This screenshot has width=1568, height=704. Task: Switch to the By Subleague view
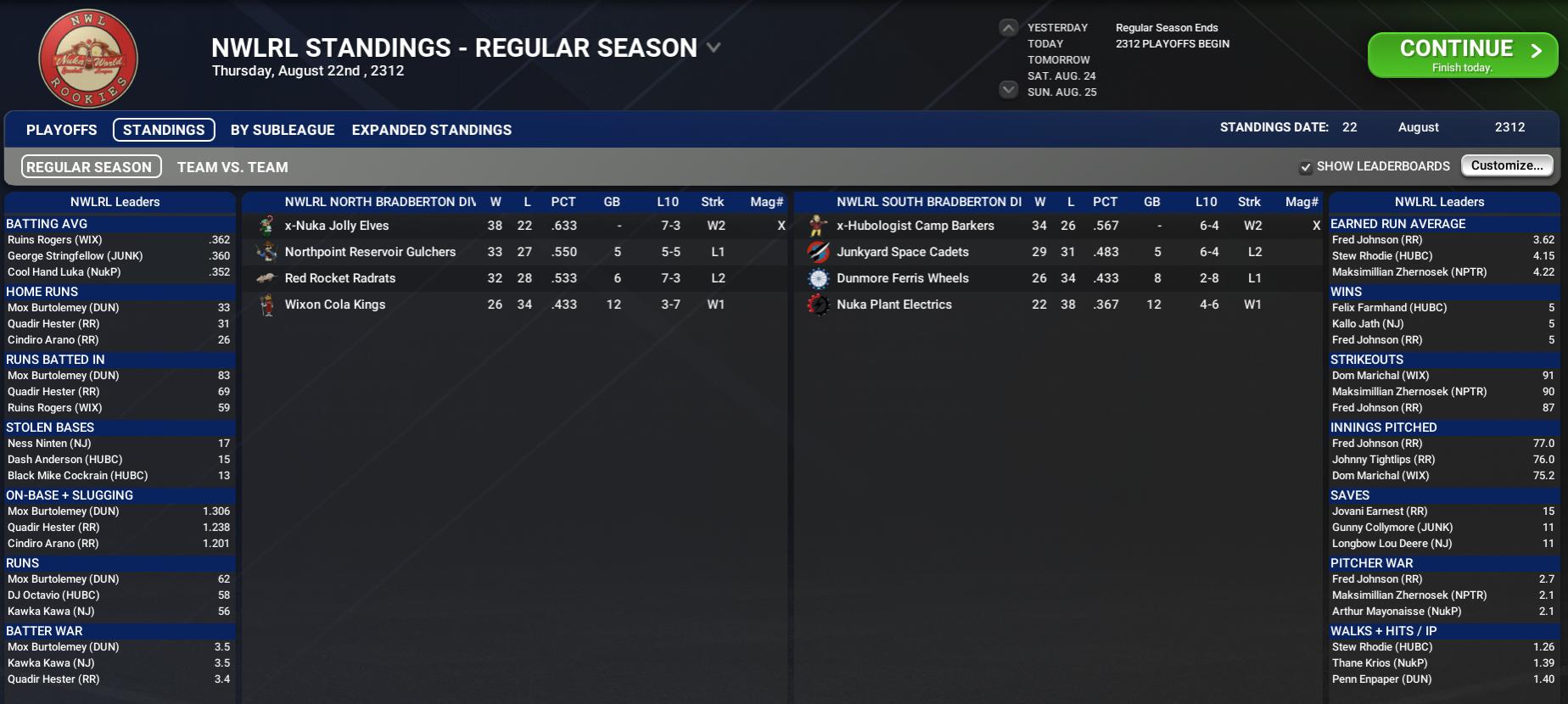tap(283, 130)
